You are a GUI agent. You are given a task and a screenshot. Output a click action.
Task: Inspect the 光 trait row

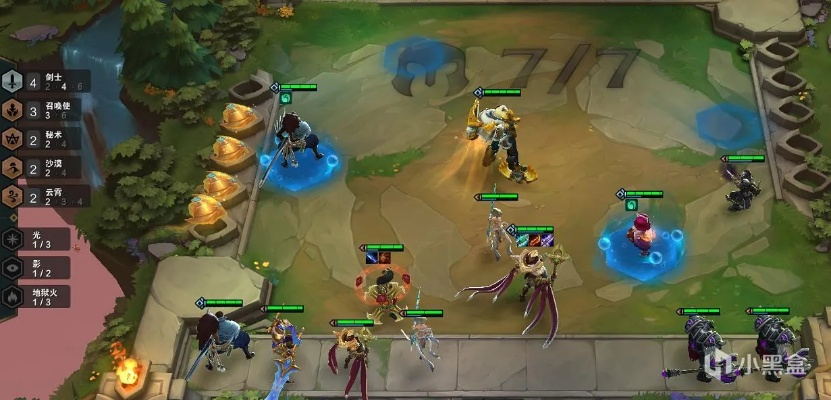point(38,239)
